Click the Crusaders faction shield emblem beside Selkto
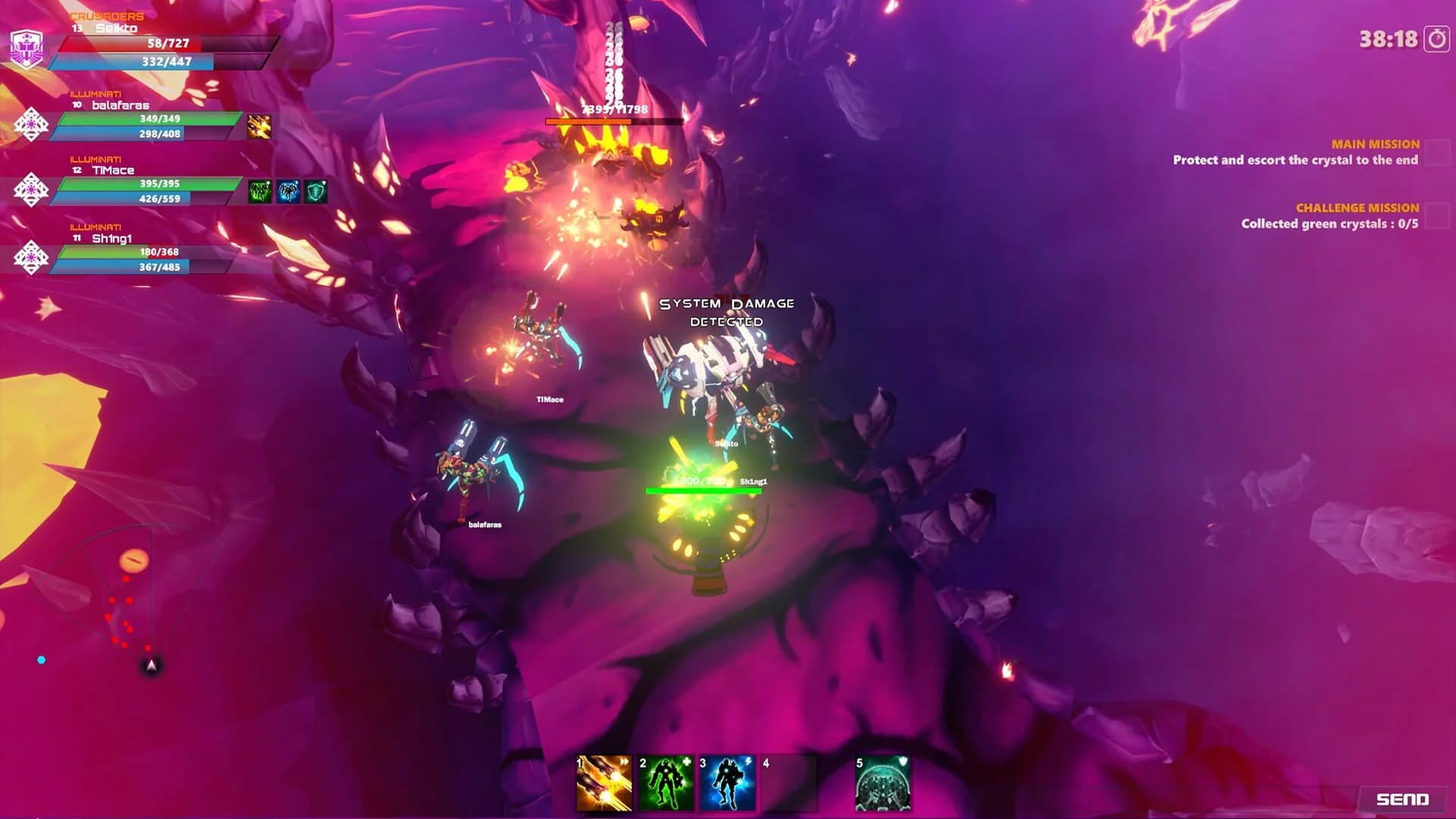1456x819 pixels. tap(28, 45)
